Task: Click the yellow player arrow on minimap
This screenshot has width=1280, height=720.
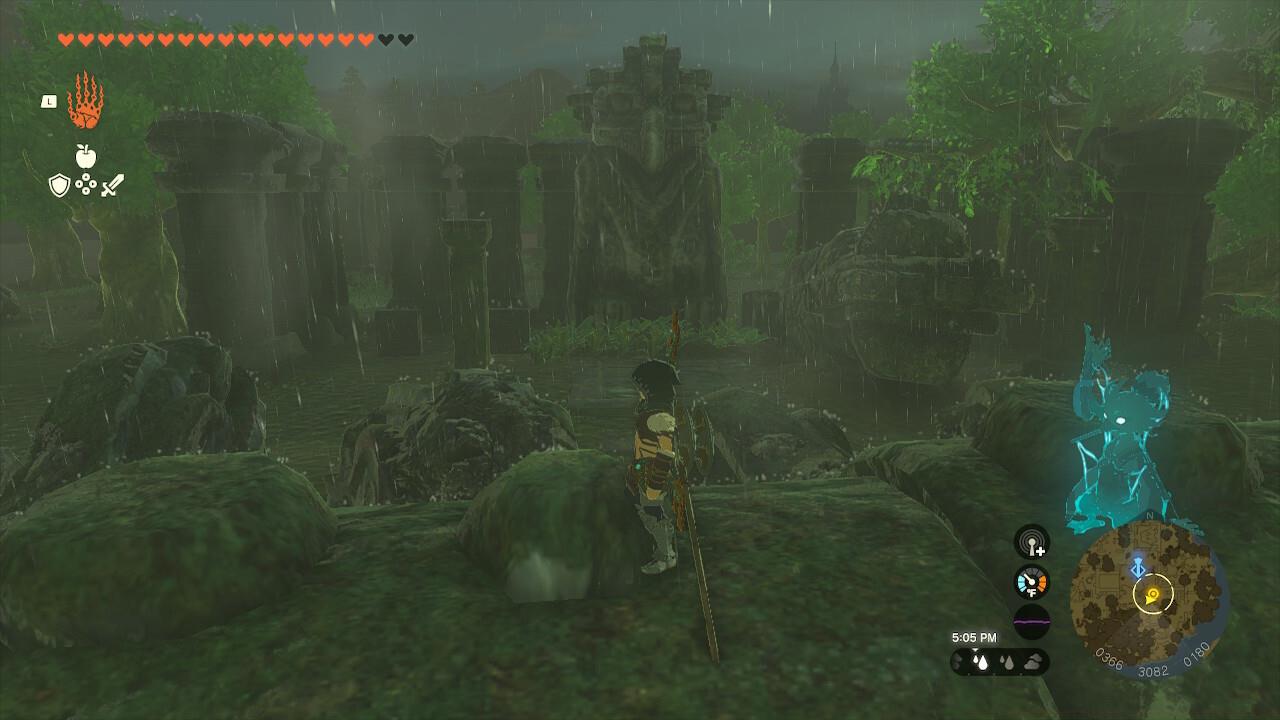Action: (1153, 596)
